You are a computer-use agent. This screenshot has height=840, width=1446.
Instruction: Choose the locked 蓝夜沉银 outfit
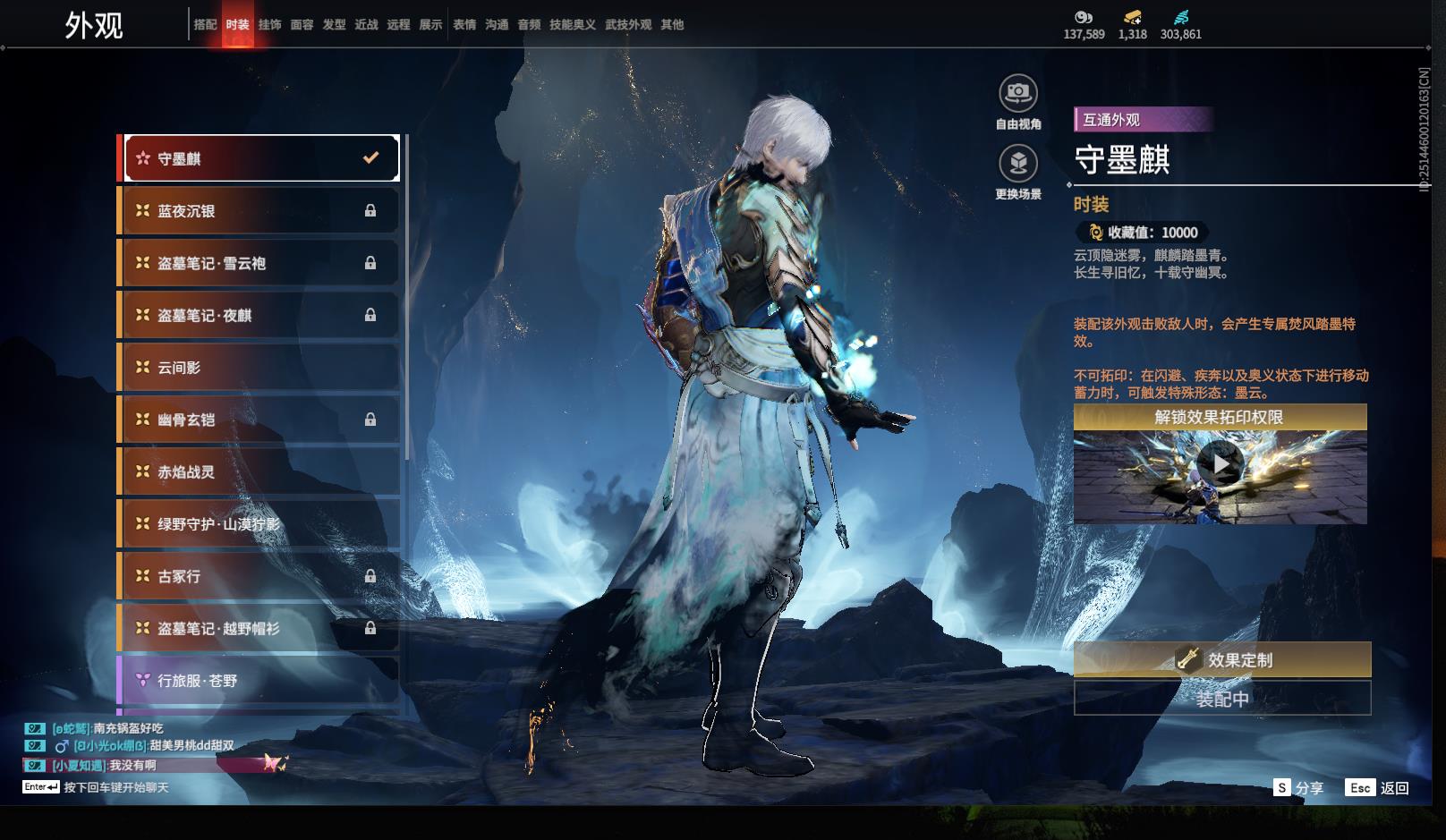tap(259, 211)
